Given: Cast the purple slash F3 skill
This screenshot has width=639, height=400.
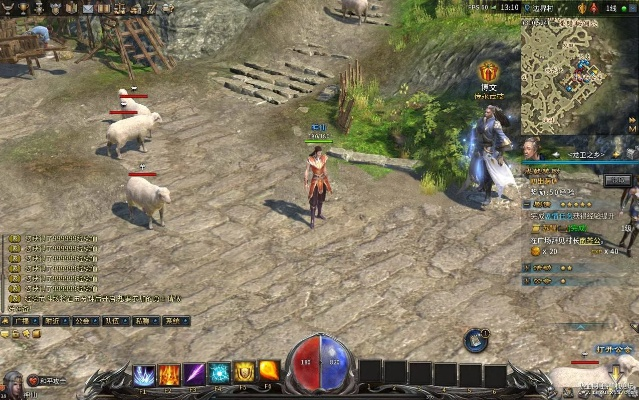Looking at the screenshot, I should [x=194, y=375].
